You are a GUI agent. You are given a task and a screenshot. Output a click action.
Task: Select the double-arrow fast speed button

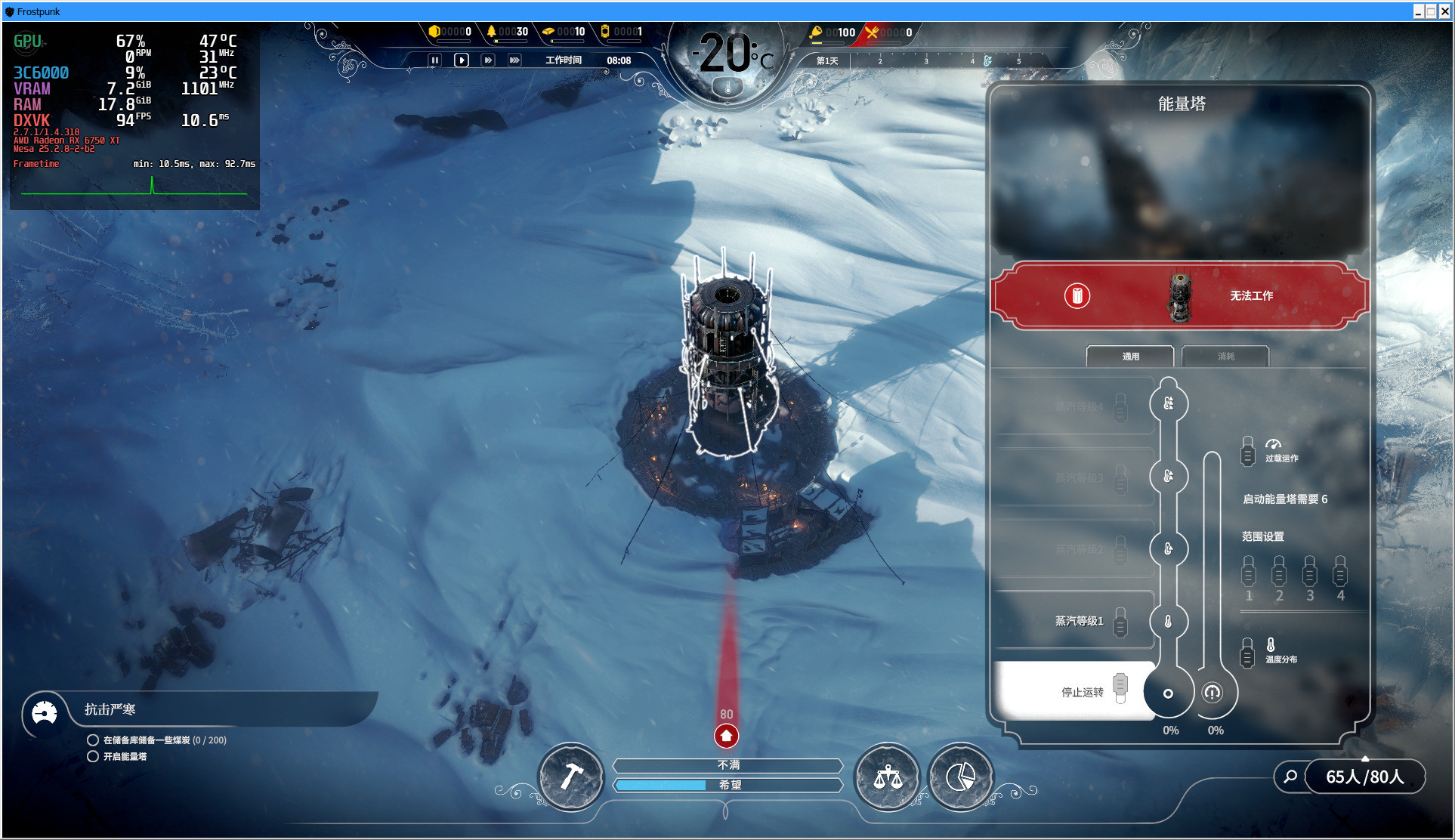click(x=488, y=60)
